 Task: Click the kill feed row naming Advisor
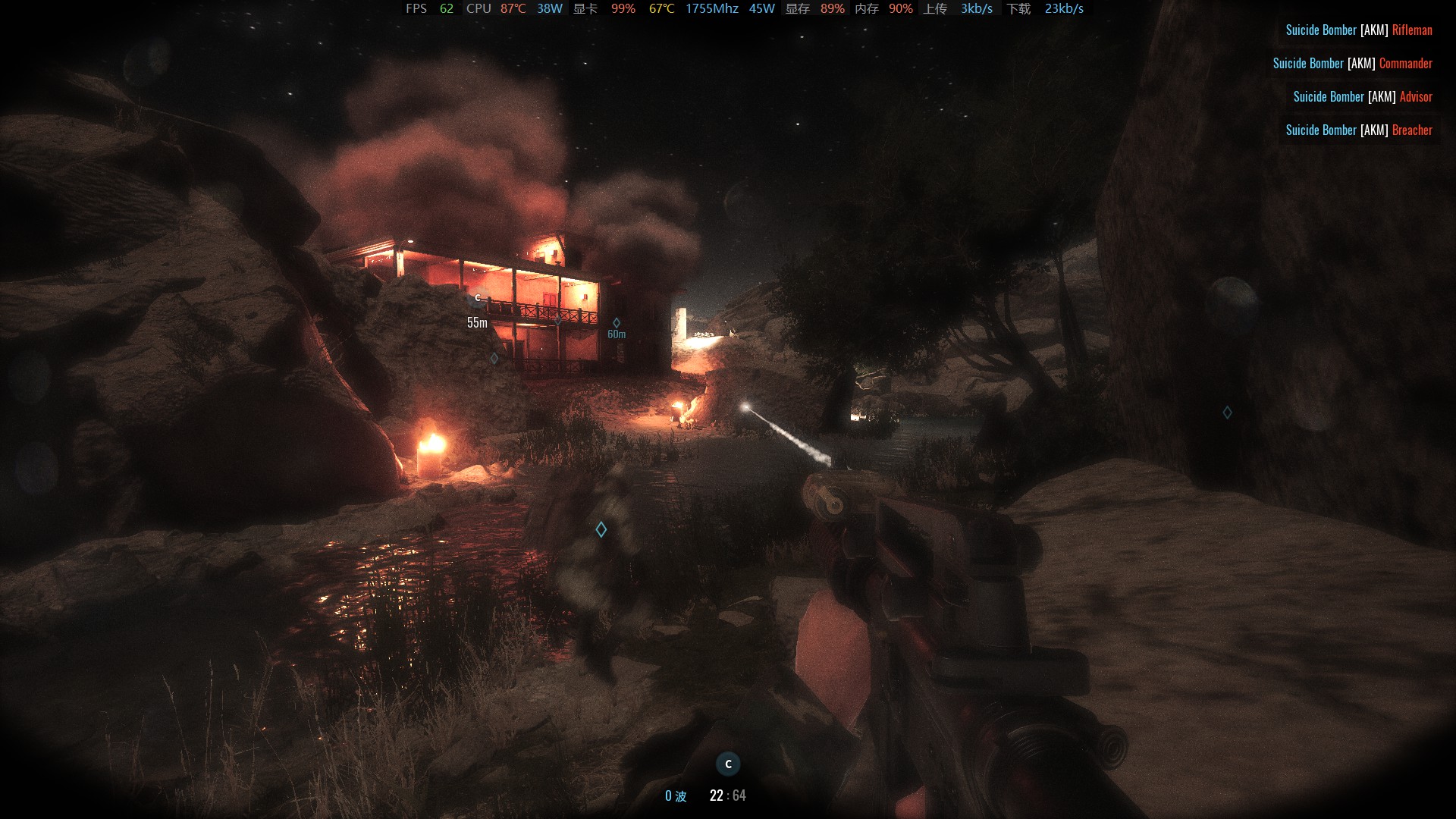(x=1362, y=97)
